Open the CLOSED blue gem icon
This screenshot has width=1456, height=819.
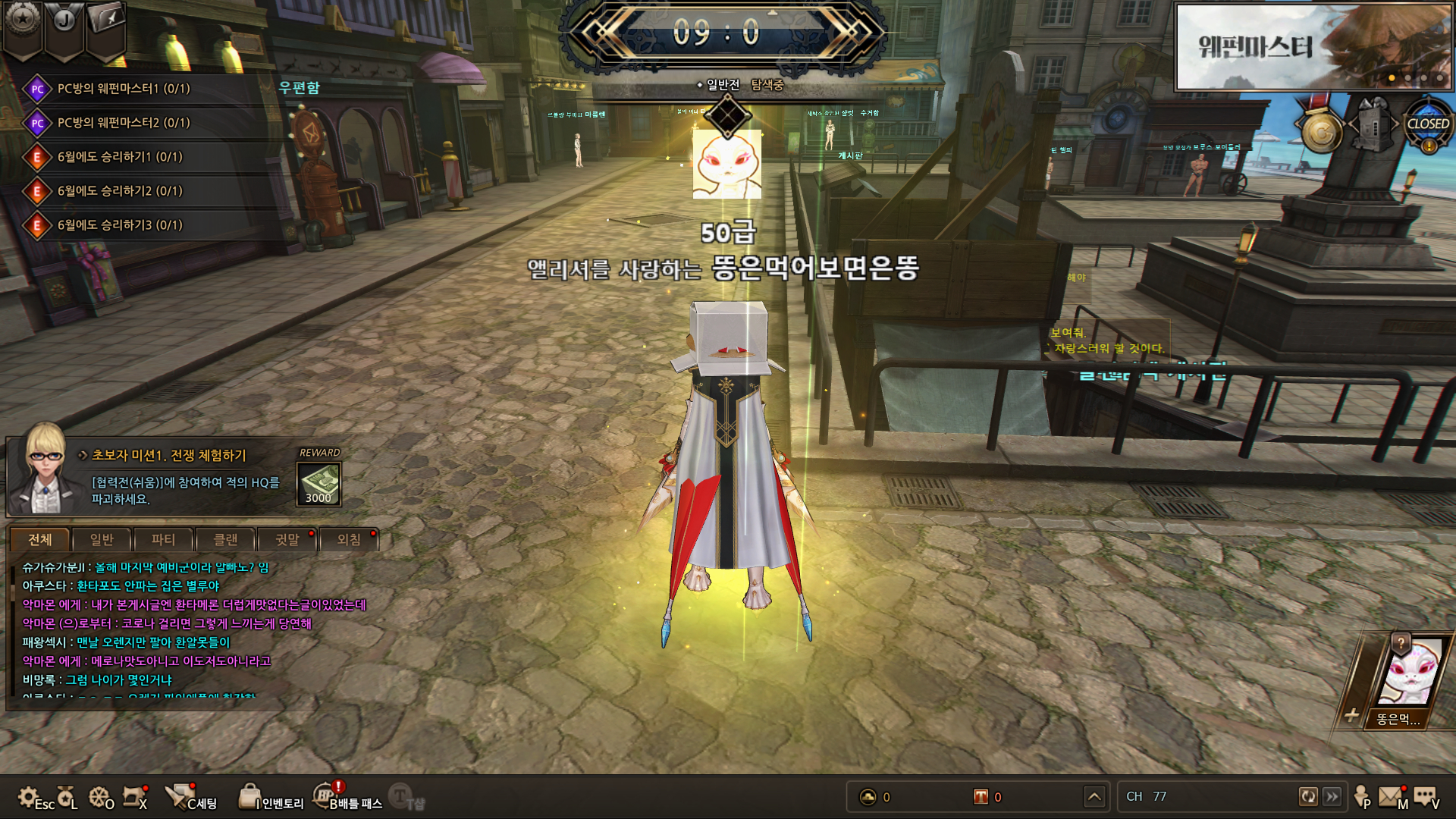click(1428, 127)
